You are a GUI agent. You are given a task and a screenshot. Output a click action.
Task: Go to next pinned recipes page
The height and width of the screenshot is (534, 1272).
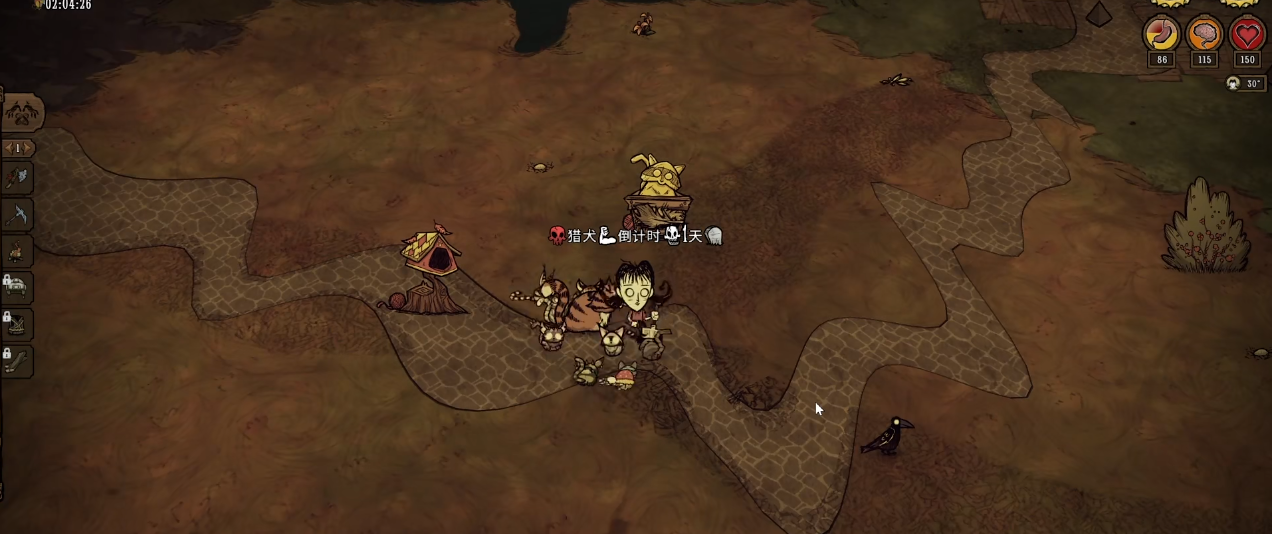(28, 148)
